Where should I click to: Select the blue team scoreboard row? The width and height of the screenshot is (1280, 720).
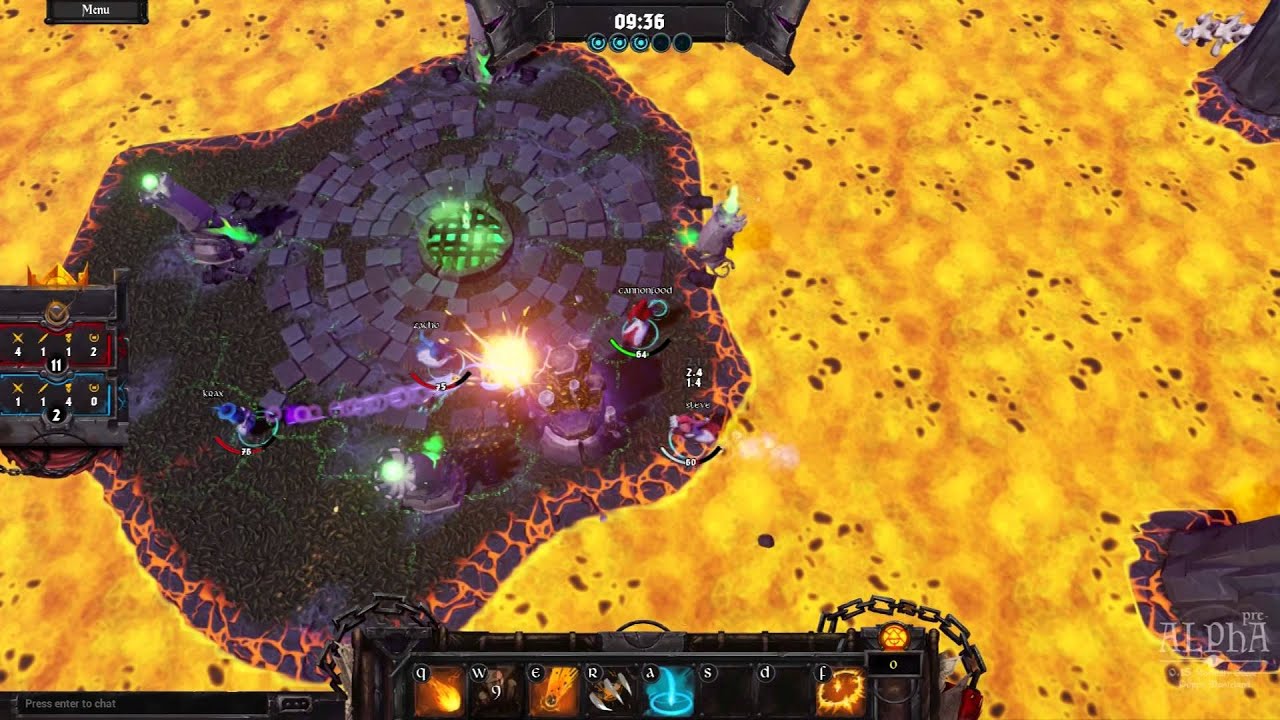click(x=58, y=399)
